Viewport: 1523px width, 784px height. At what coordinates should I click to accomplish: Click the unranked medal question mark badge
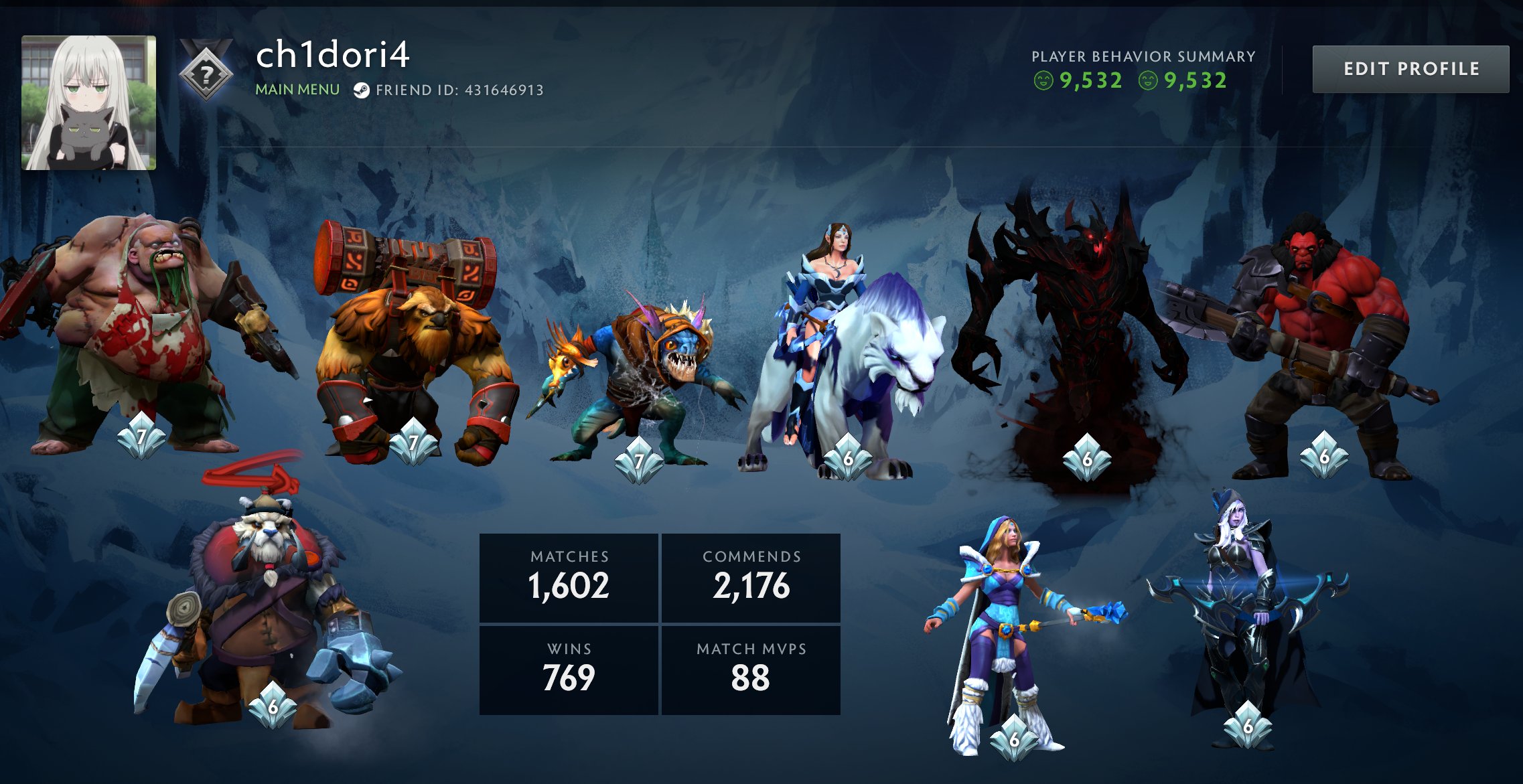206,74
